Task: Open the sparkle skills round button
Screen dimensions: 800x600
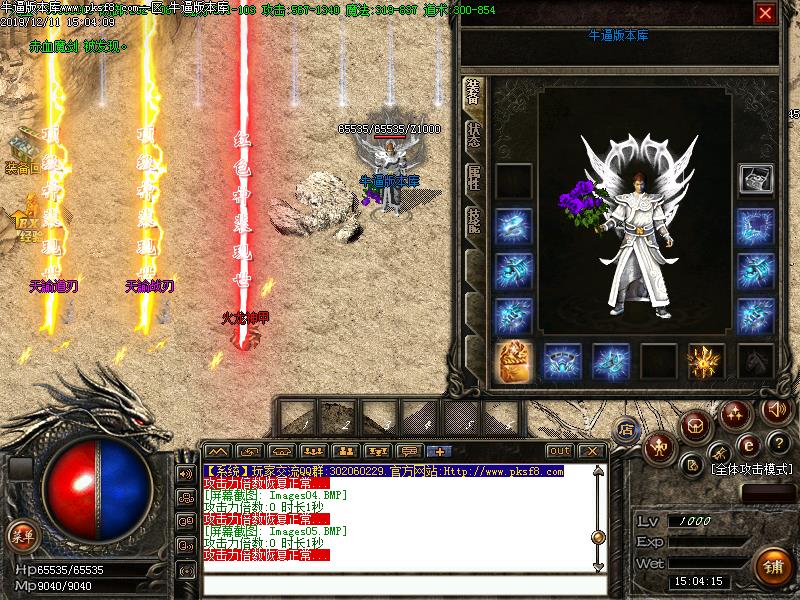Action: [x=735, y=413]
